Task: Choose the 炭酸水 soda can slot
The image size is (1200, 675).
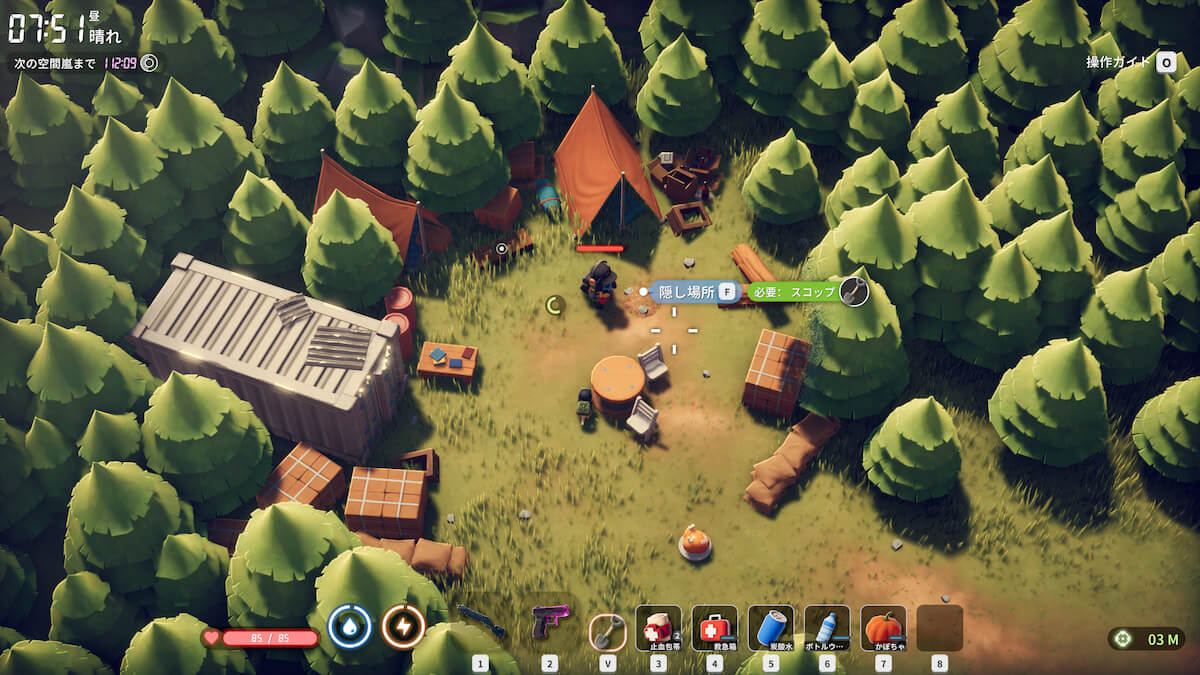Action: (771, 628)
